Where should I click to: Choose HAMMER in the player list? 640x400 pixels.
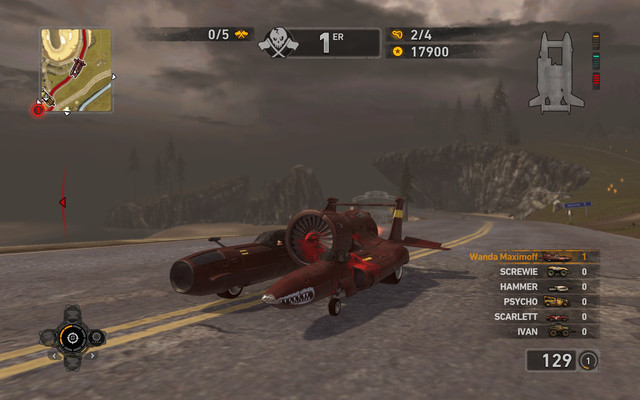530,286
